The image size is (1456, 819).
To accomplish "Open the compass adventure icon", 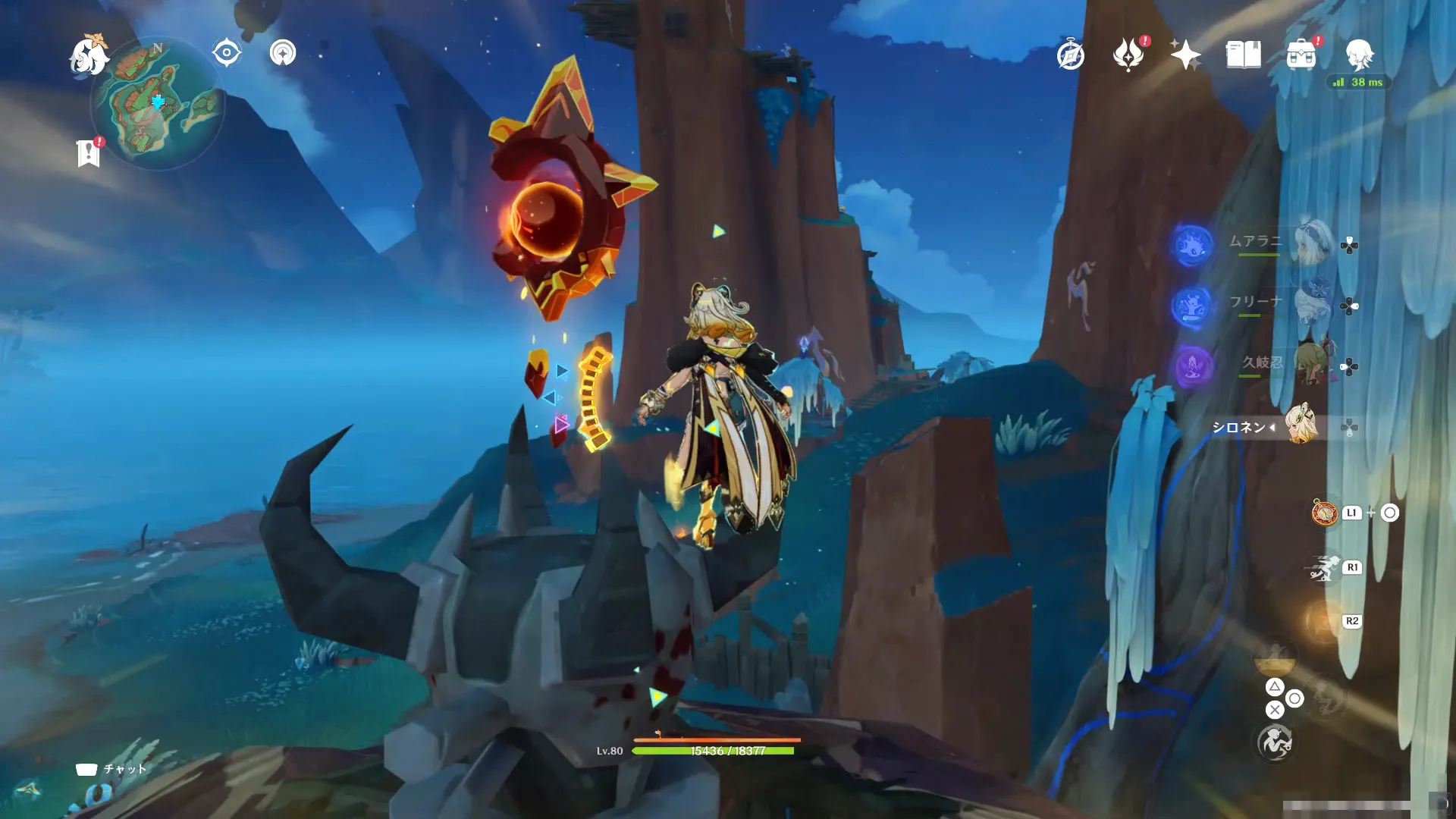I will [x=1070, y=55].
